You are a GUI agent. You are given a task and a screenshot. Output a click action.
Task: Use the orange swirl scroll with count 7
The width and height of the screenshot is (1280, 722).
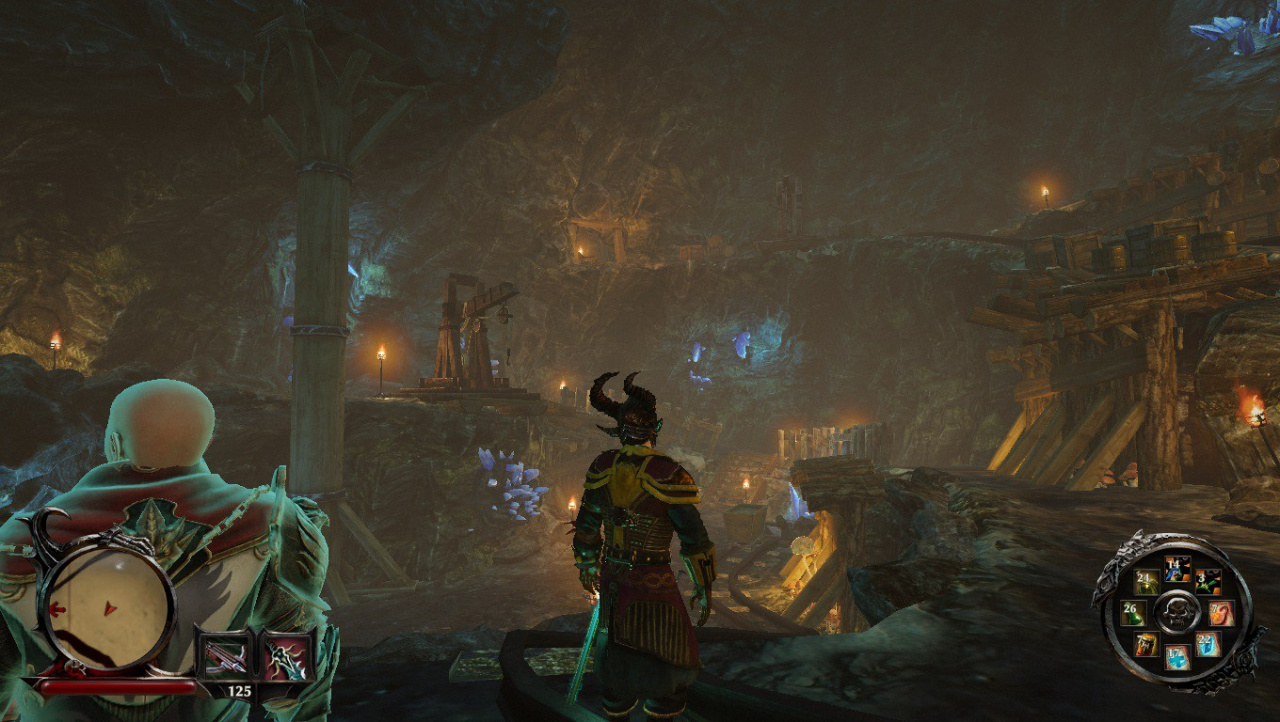(1221, 613)
